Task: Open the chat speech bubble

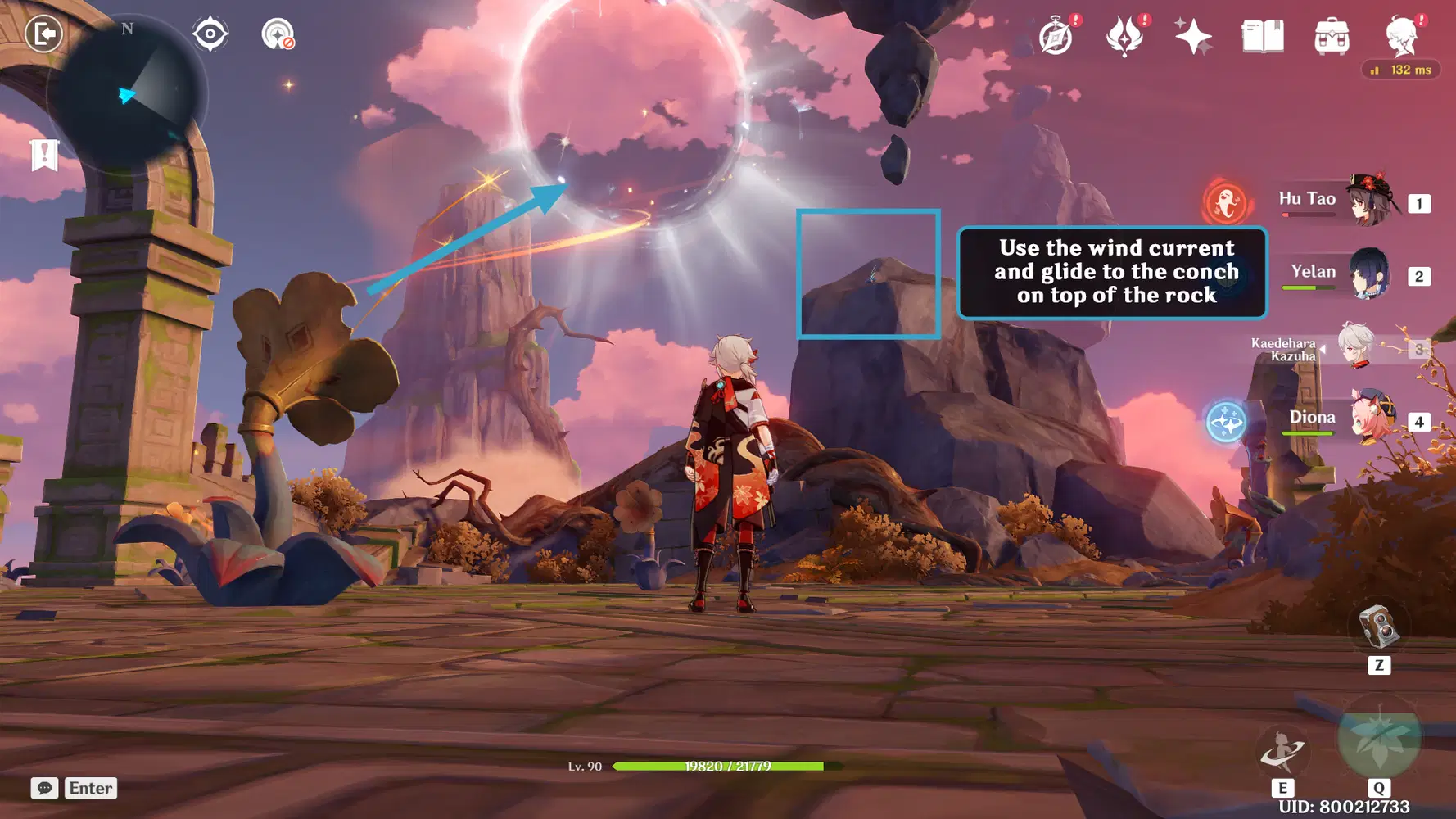Action: pyautogui.click(x=45, y=788)
